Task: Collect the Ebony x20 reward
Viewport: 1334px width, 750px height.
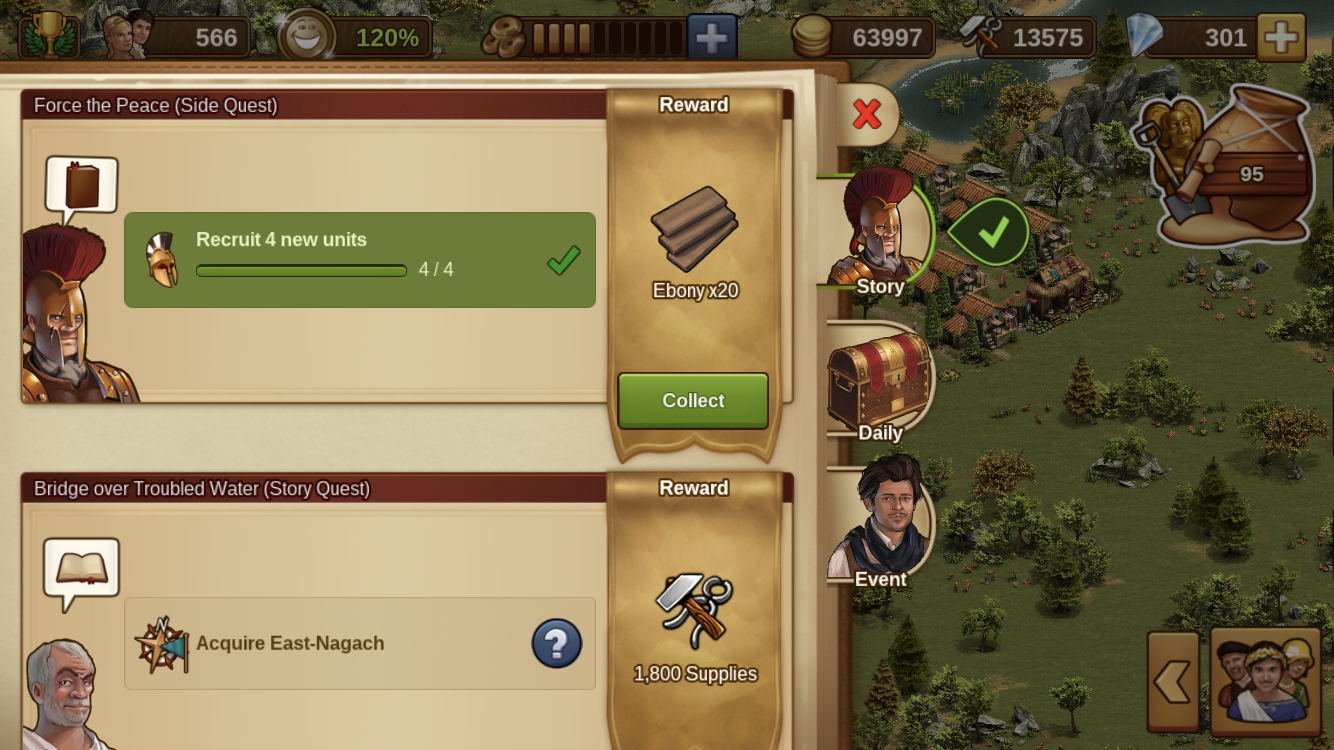Action: point(693,401)
